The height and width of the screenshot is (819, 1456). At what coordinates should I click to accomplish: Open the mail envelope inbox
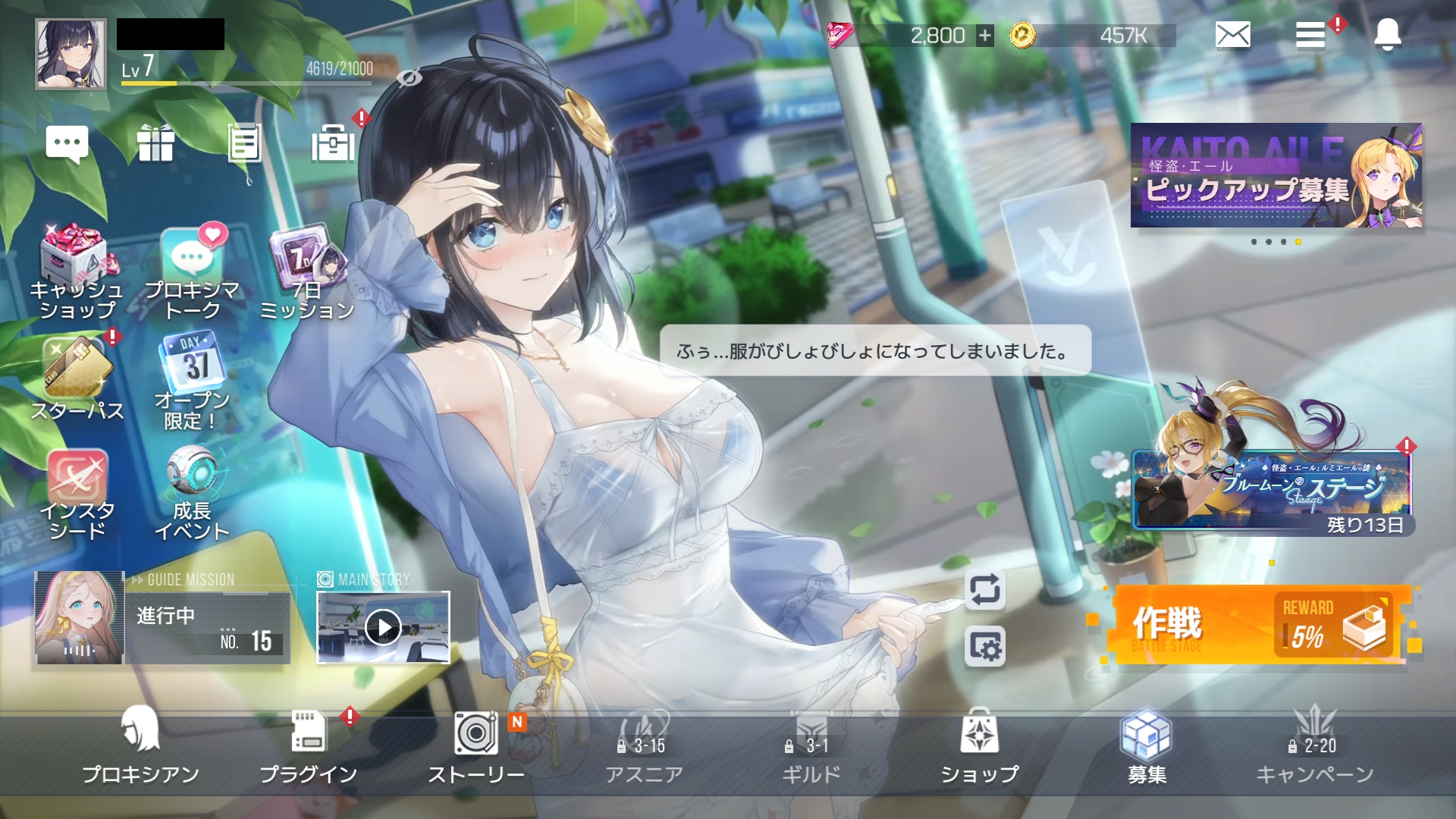1232,35
